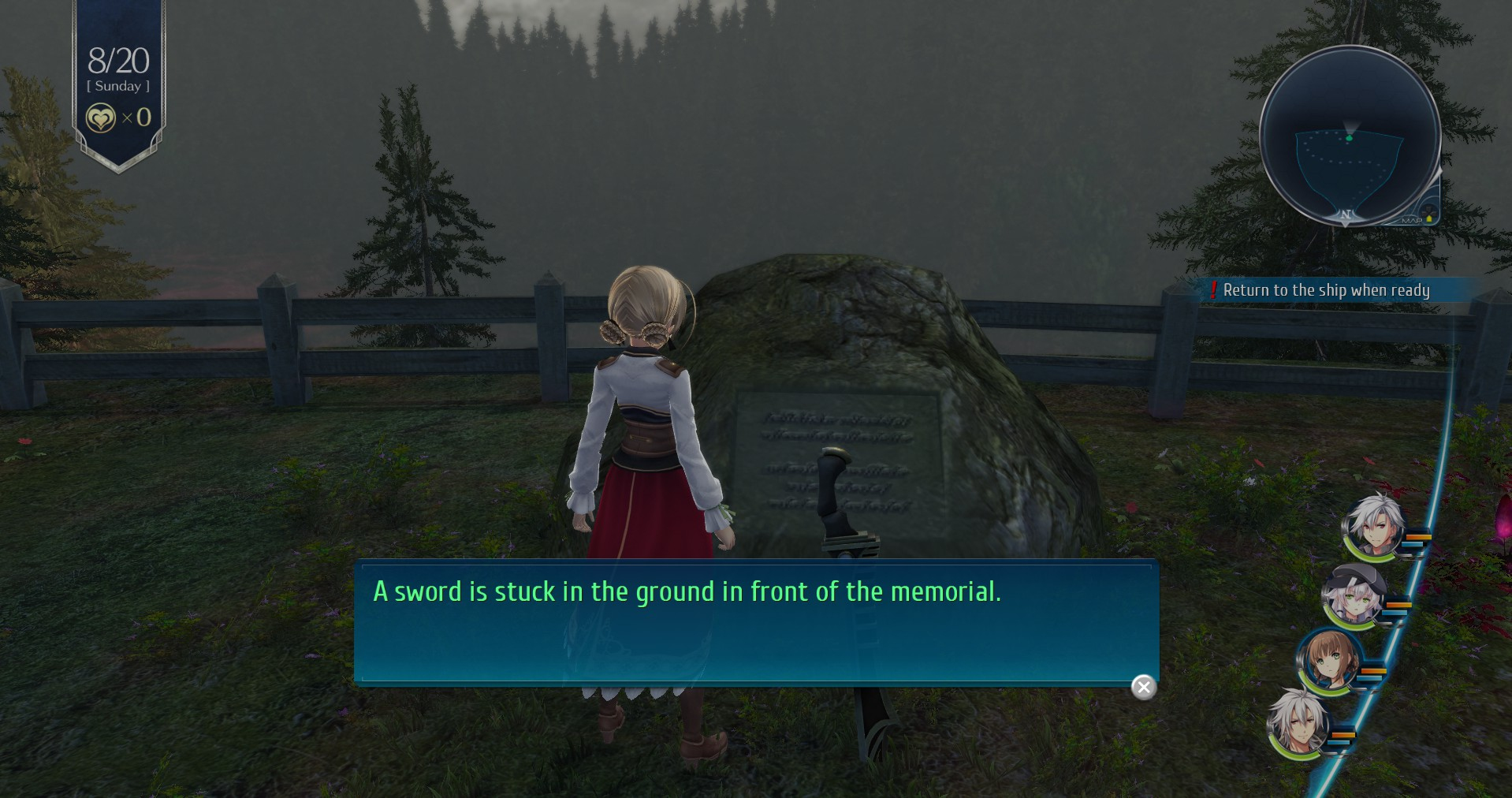Open the circular minimap
This screenshot has height=798, width=1512.
[1350, 136]
